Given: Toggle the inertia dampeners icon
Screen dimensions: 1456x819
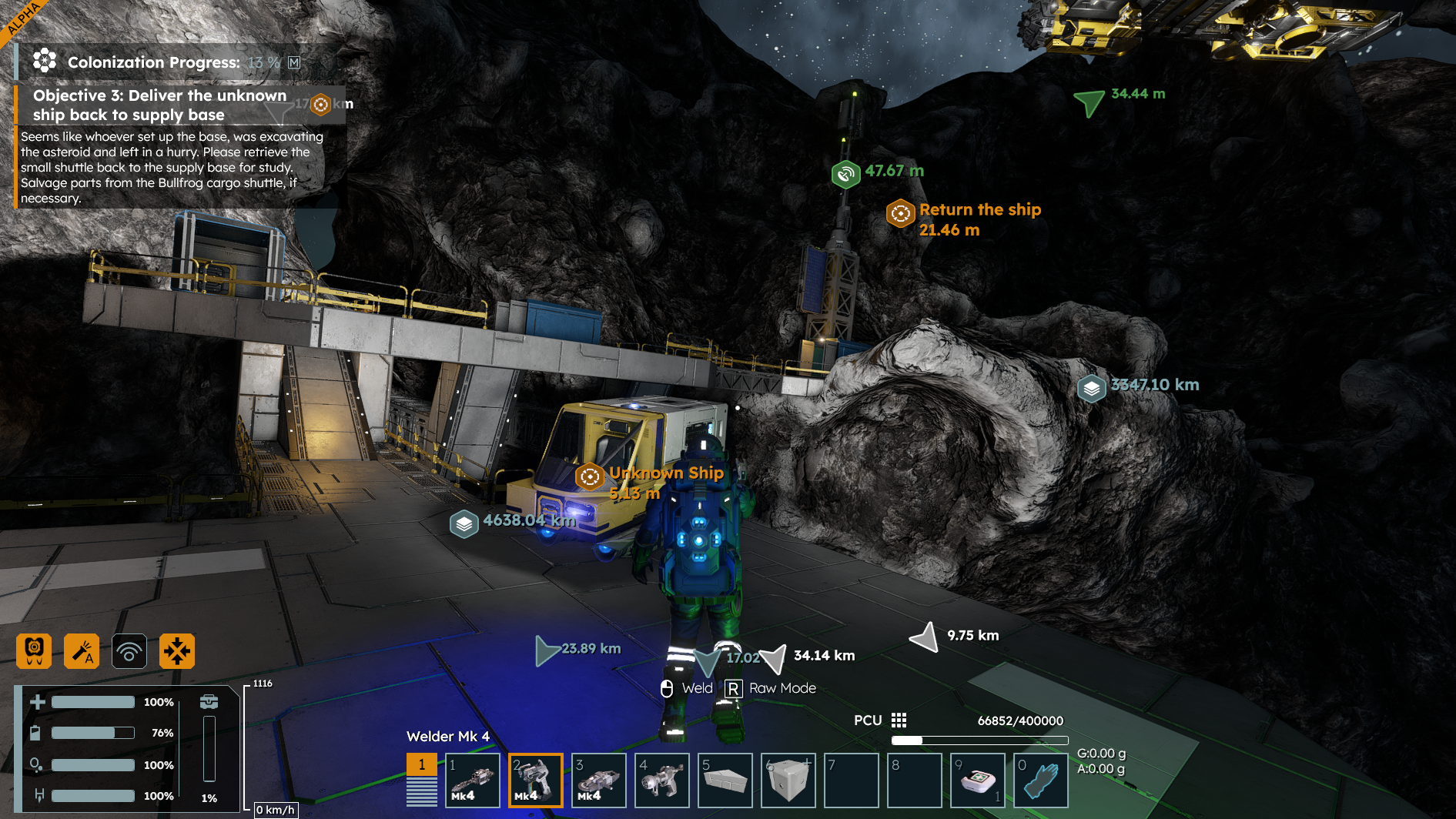Looking at the screenshot, I should [177, 651].
